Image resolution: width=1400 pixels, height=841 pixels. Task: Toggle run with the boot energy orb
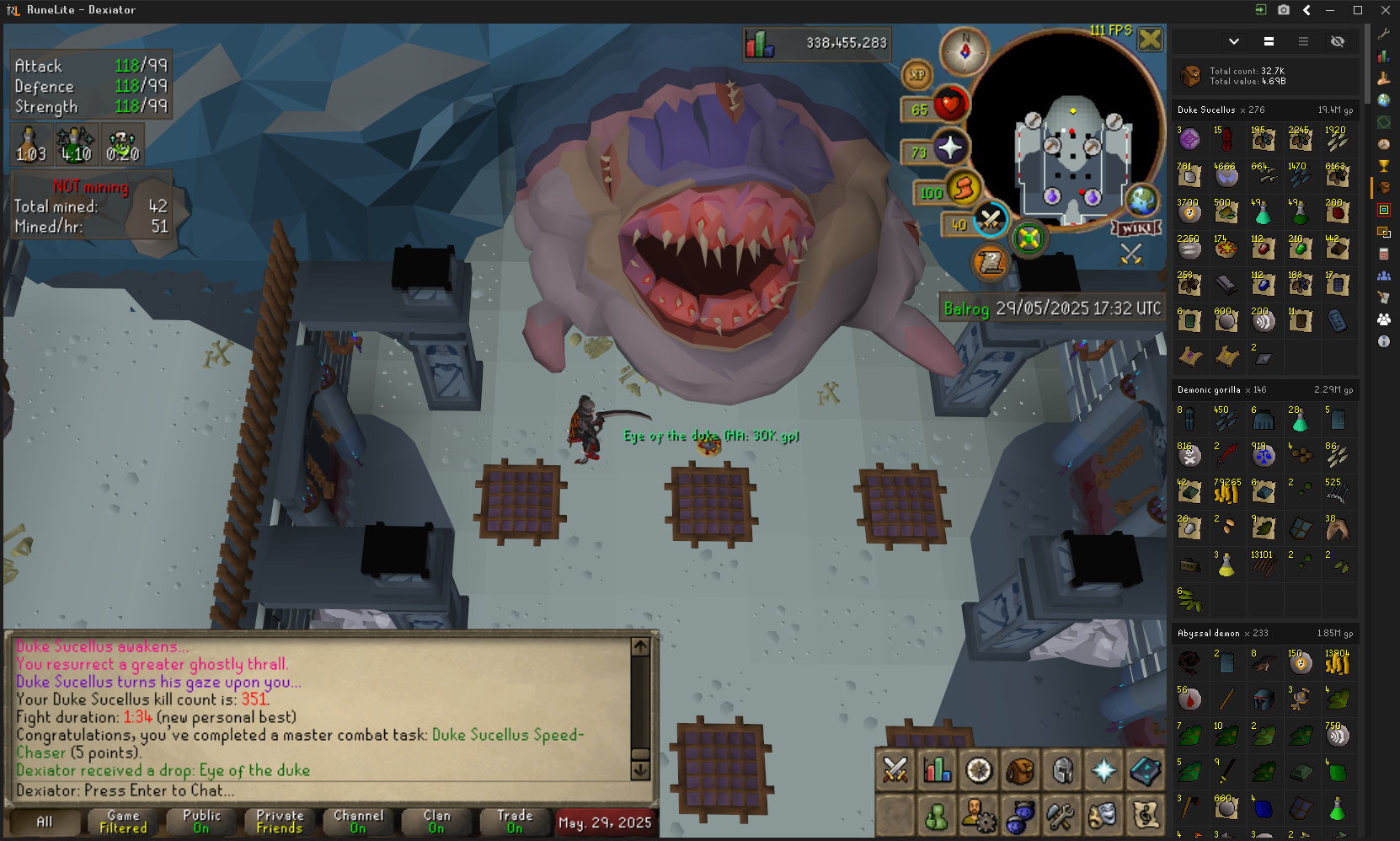click(964, 188)
